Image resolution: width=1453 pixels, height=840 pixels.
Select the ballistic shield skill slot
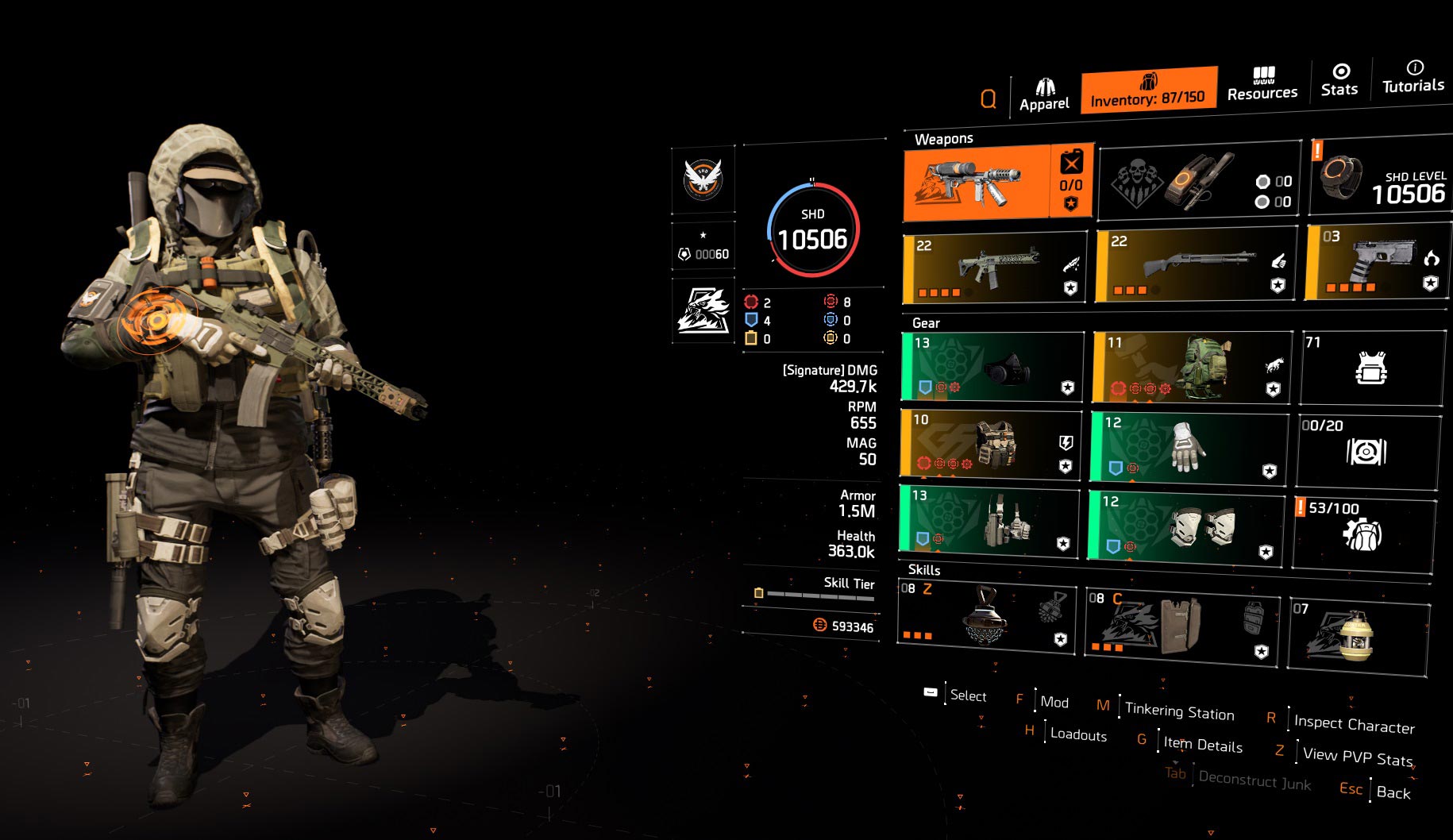click(x=1181, y=625)
